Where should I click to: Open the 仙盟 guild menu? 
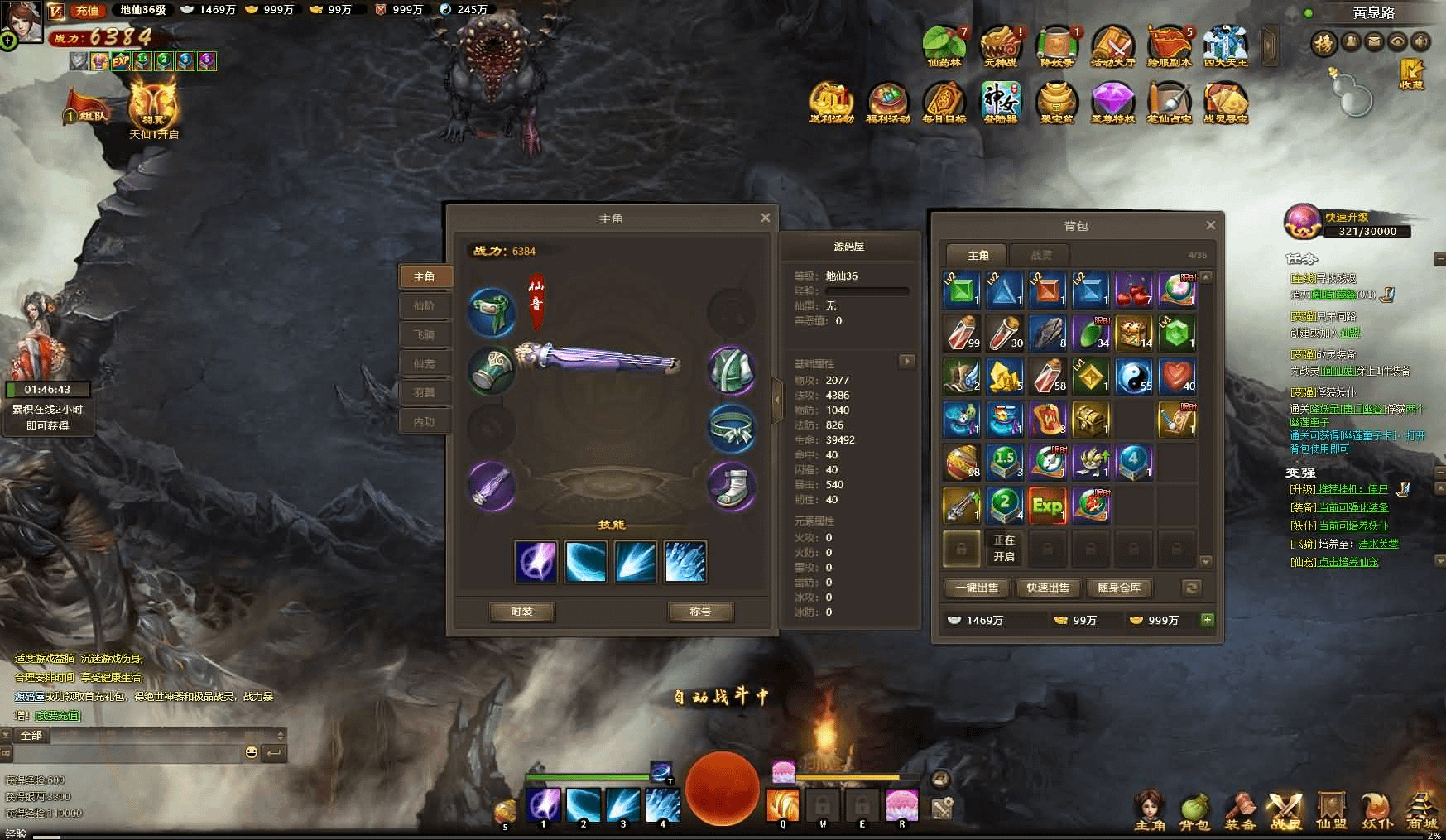pyautogui.click(x=1331, y=811)
